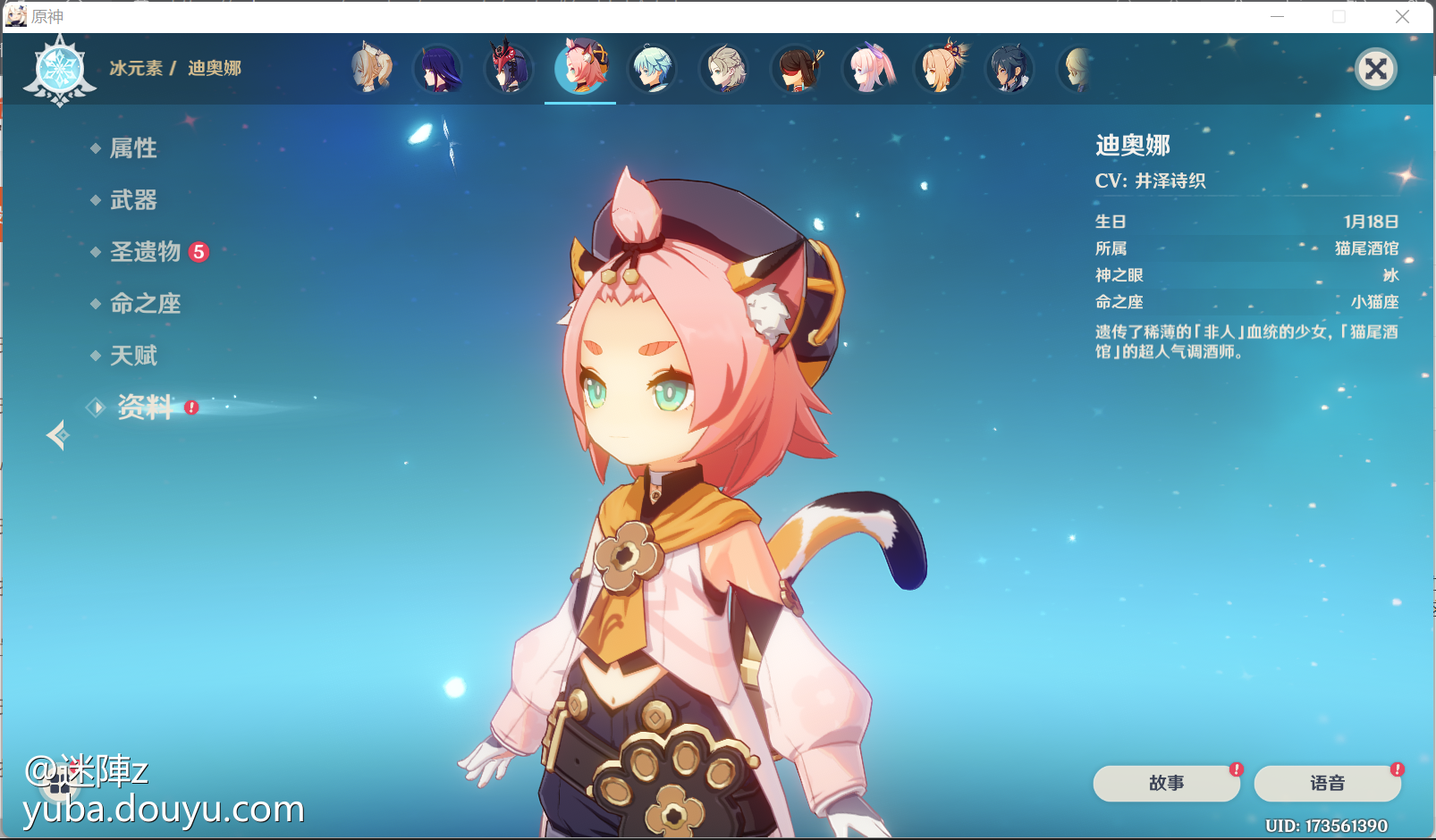Show the 命之座 constellation page
The width and height of the screenshot is (1436, 840).
tap(145, 304)
